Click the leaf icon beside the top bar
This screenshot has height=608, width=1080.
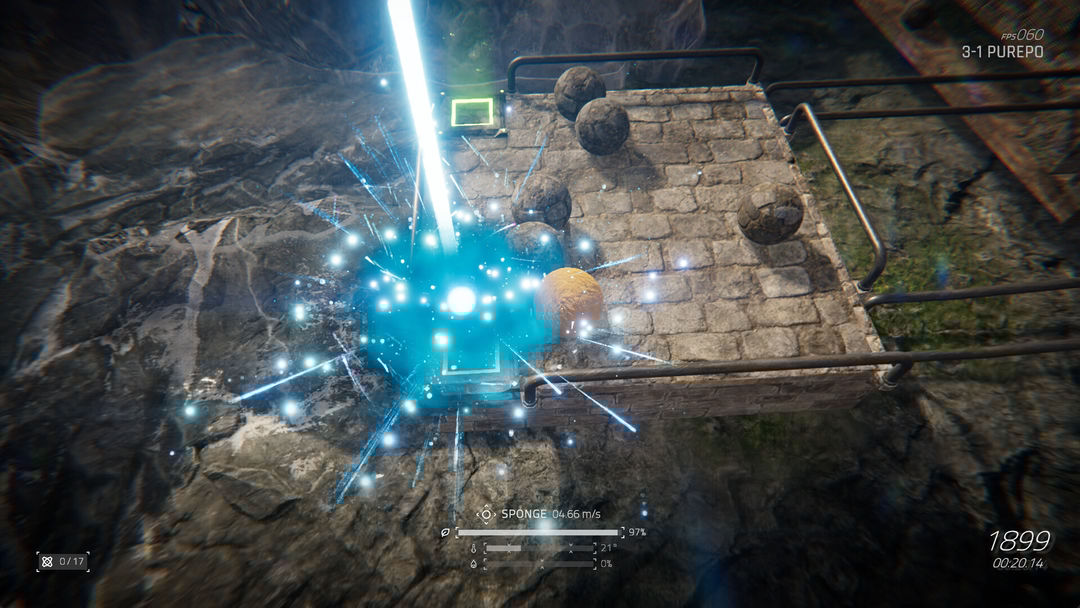[446, 532]
